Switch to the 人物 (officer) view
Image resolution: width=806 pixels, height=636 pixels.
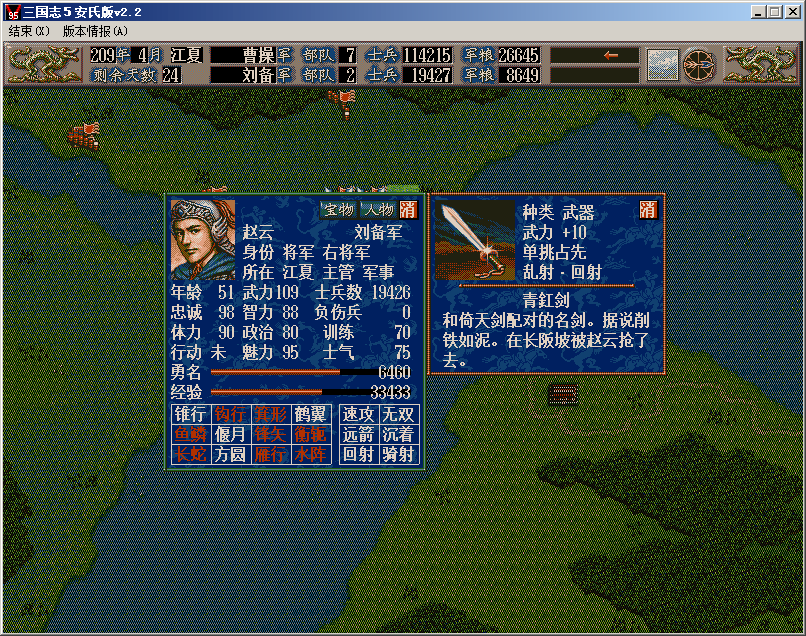pos(377,209)
